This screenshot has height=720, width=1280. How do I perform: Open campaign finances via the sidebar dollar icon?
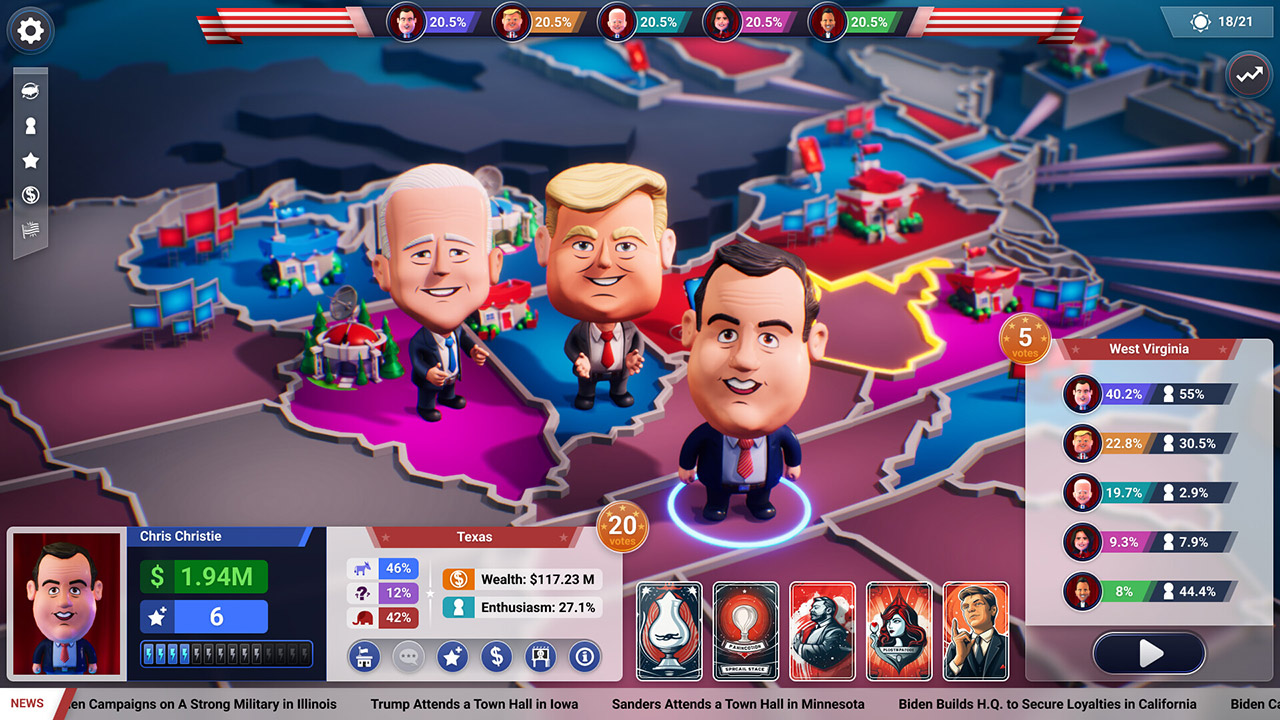[x=30, y=195]
